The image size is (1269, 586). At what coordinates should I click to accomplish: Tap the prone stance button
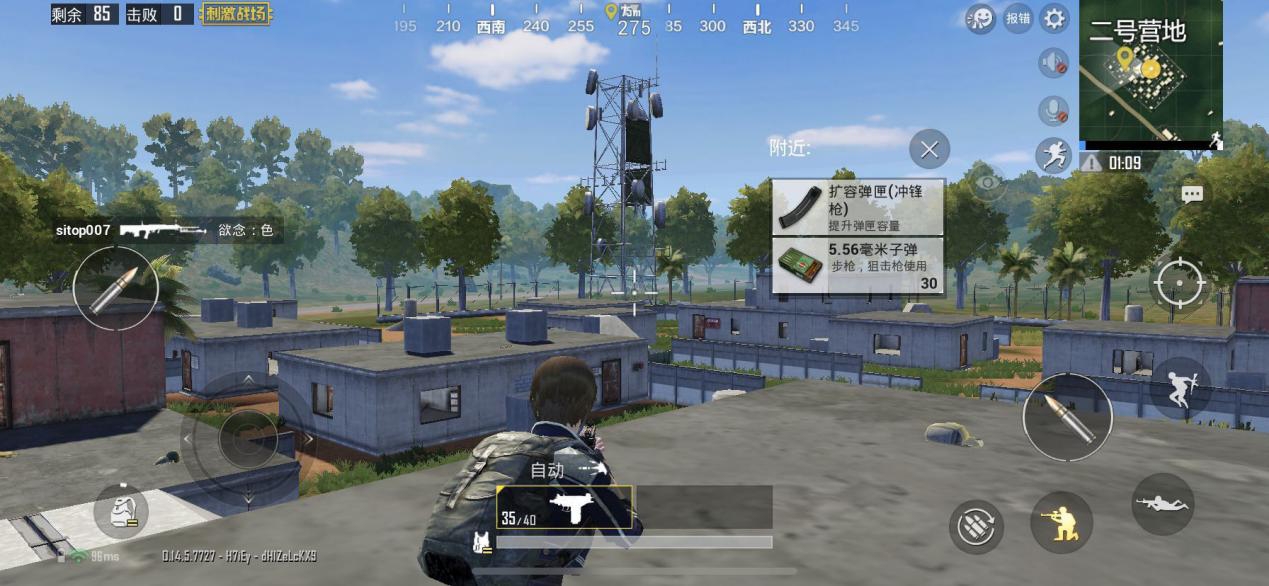click(x=1162, y=504)
